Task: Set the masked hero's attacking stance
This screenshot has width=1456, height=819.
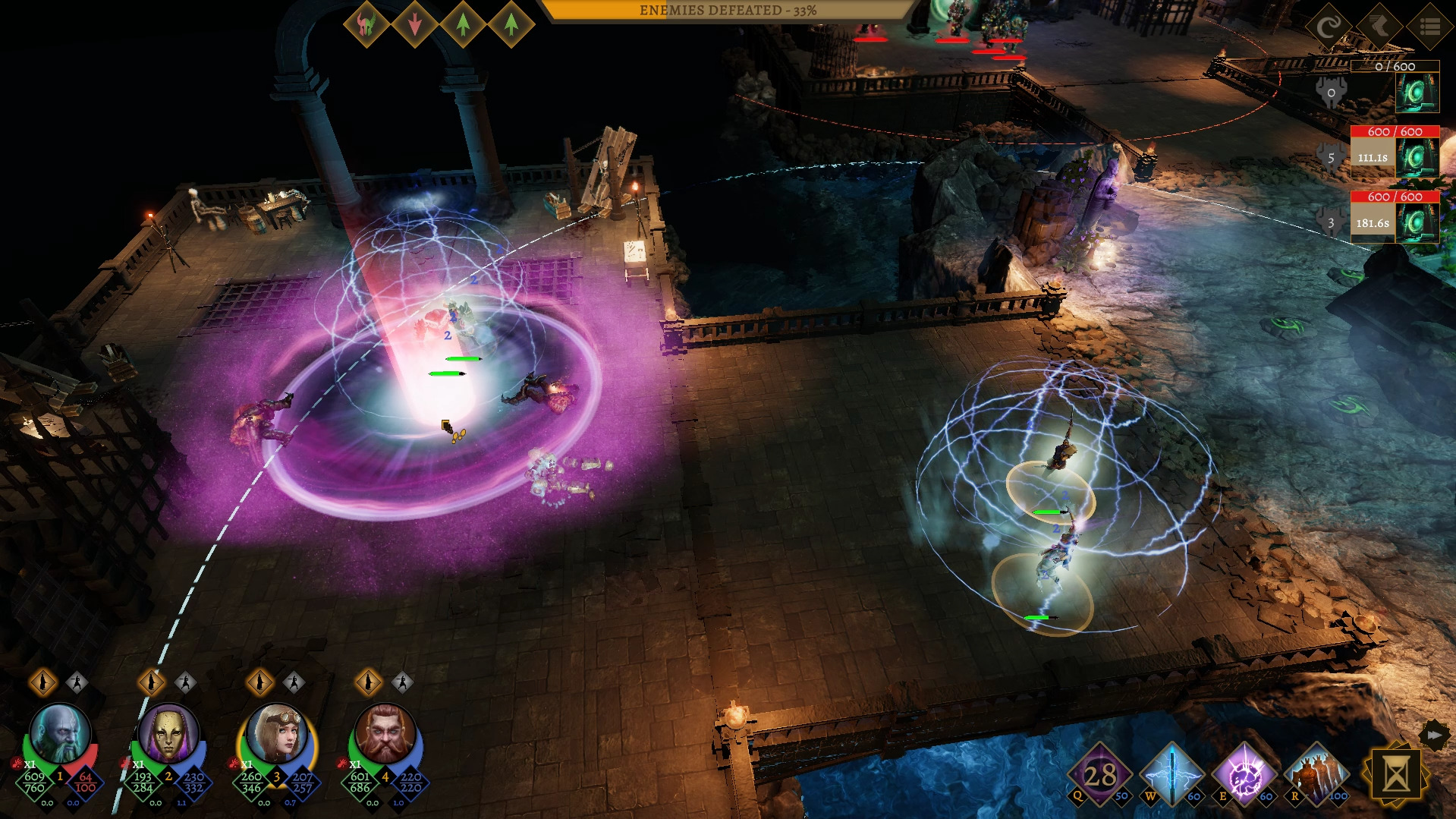Action: coord(185,682)
